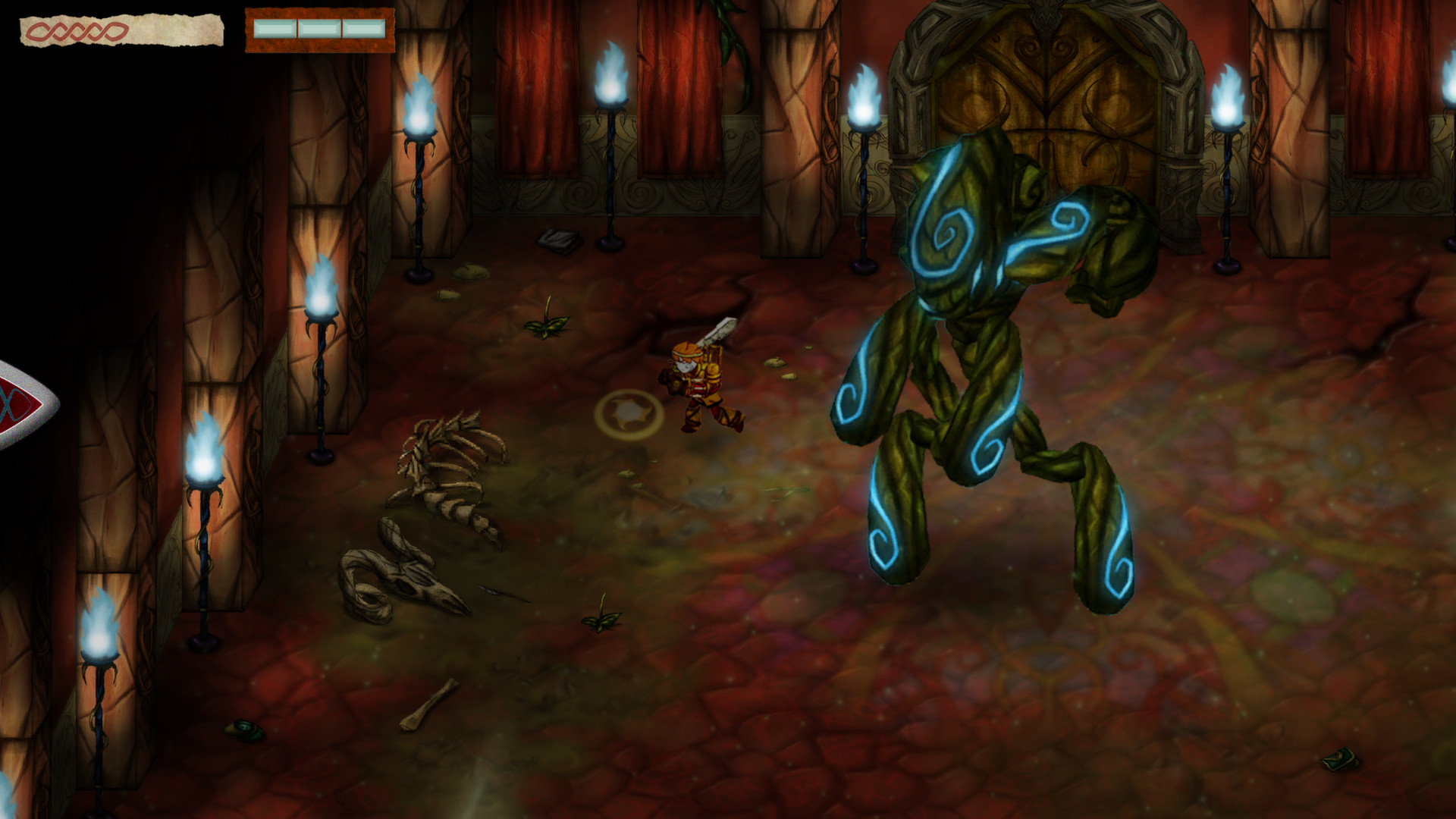Click the glowing pickup orb near the hero
The width and height of the screenshot is (1456, 819).
coord(628,411)
